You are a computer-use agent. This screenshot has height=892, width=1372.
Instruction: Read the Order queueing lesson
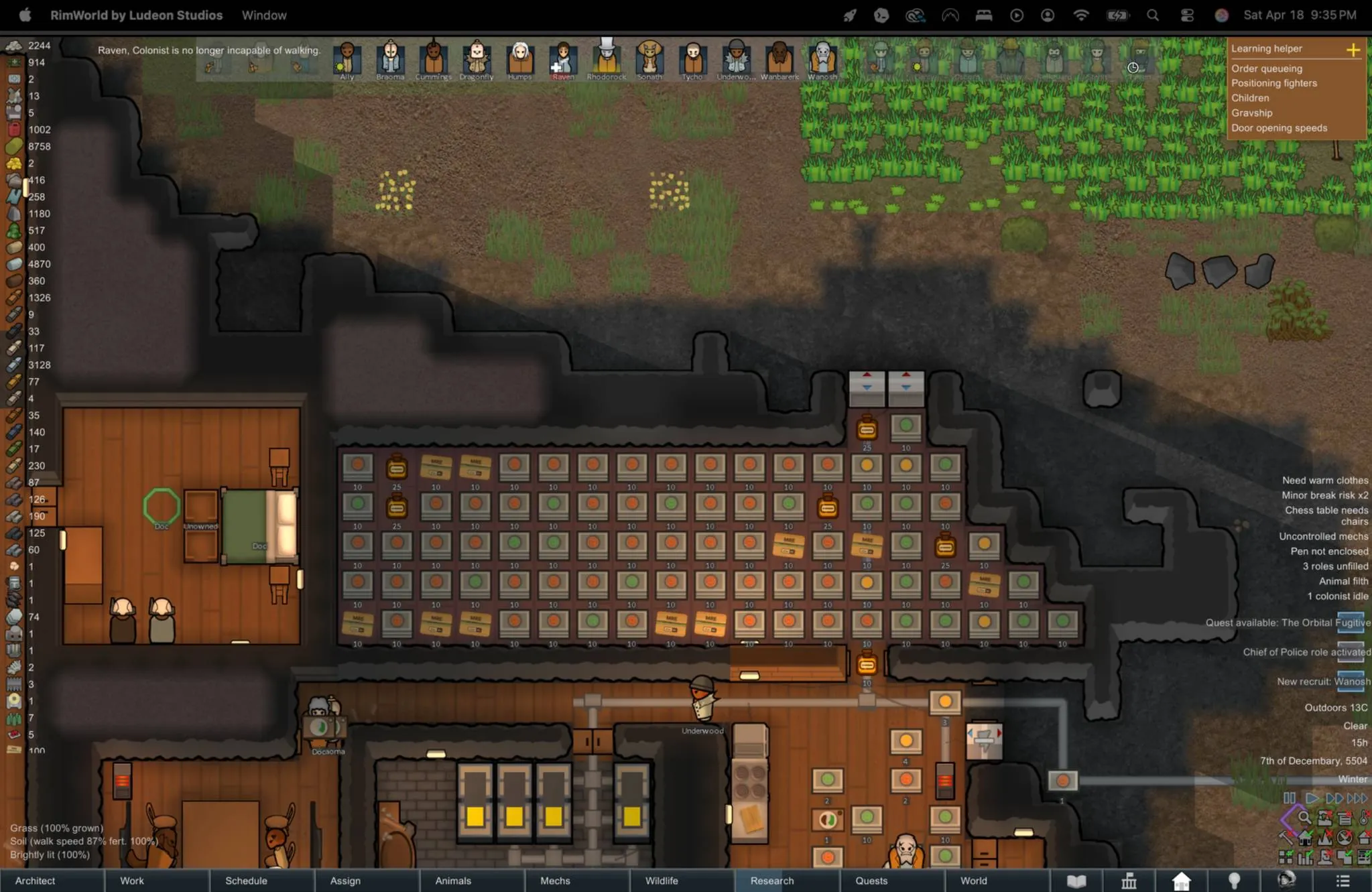pyautogui.click(x=1266, y=68)
